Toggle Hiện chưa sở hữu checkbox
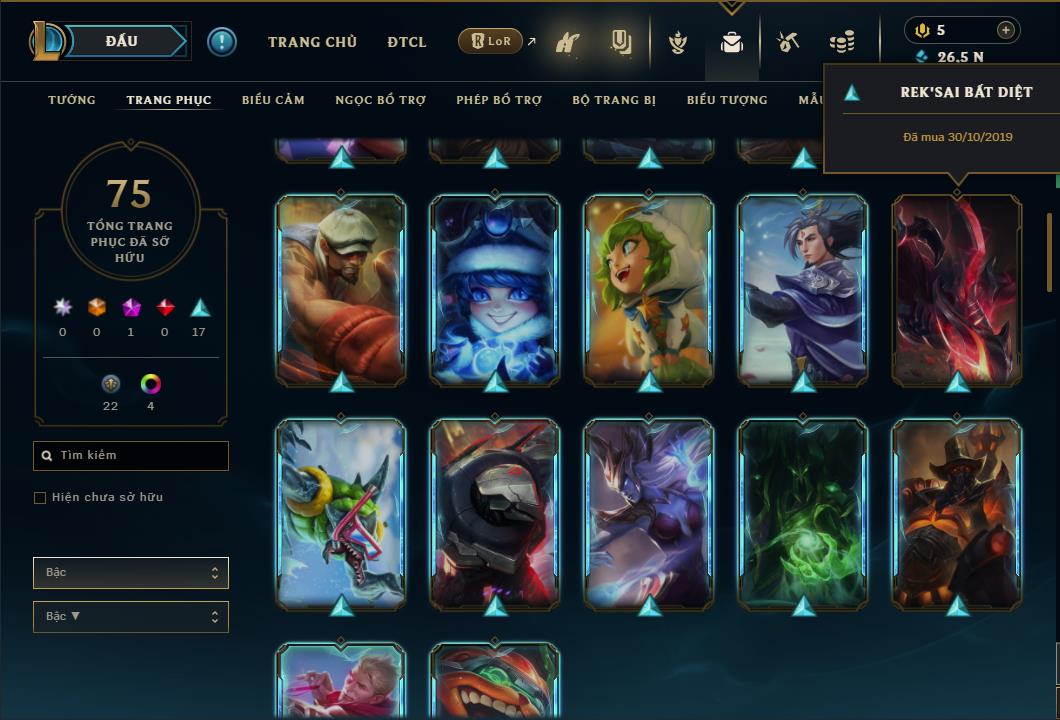The image size is (1060, 720). pyautogui.click(x=40, y=498)
